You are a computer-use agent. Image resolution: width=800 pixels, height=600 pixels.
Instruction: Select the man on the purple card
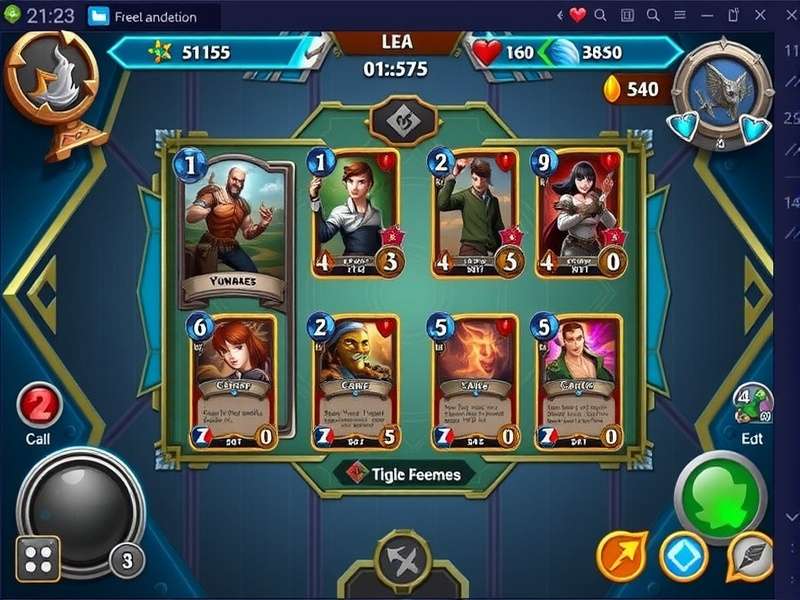pos(580,382)
